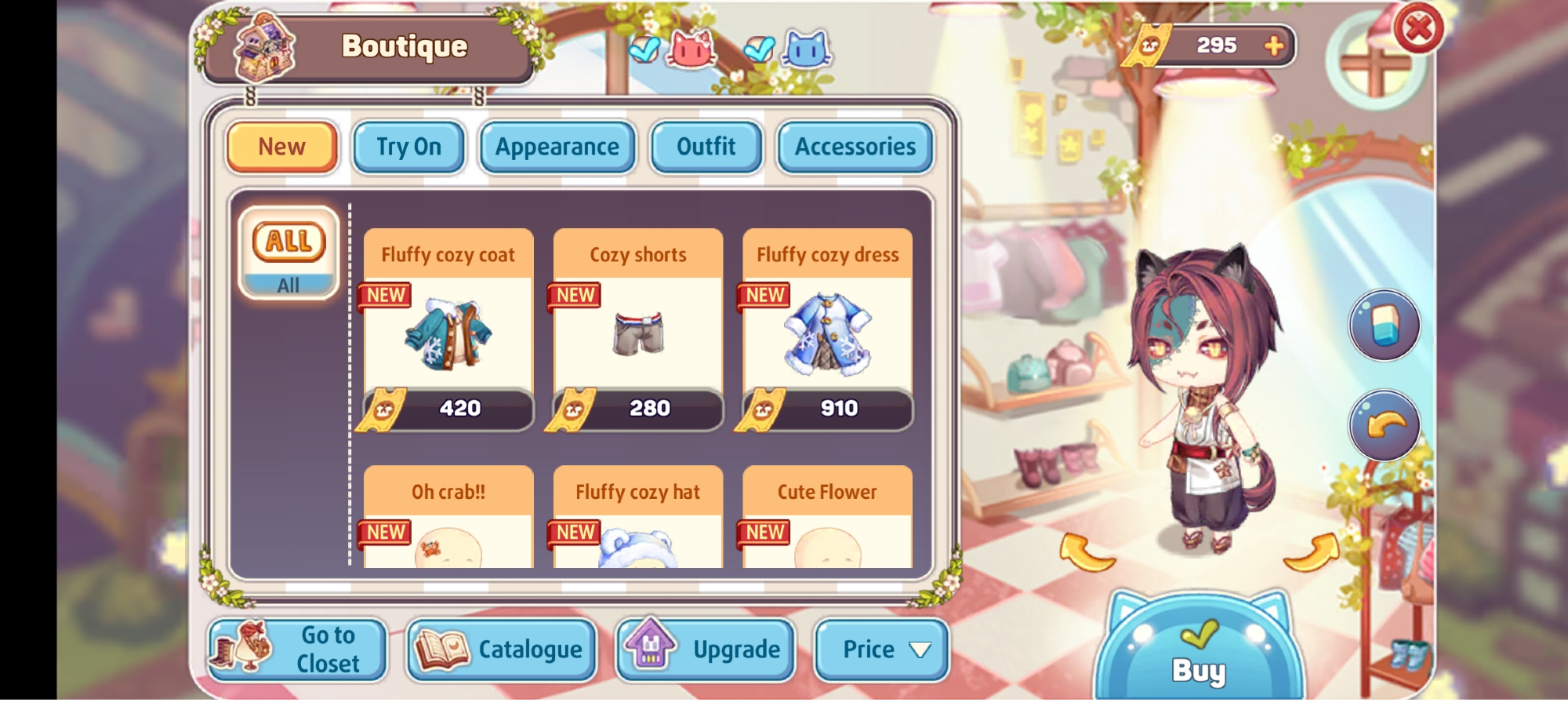Choose the All filter button

(x=289, y=253)
